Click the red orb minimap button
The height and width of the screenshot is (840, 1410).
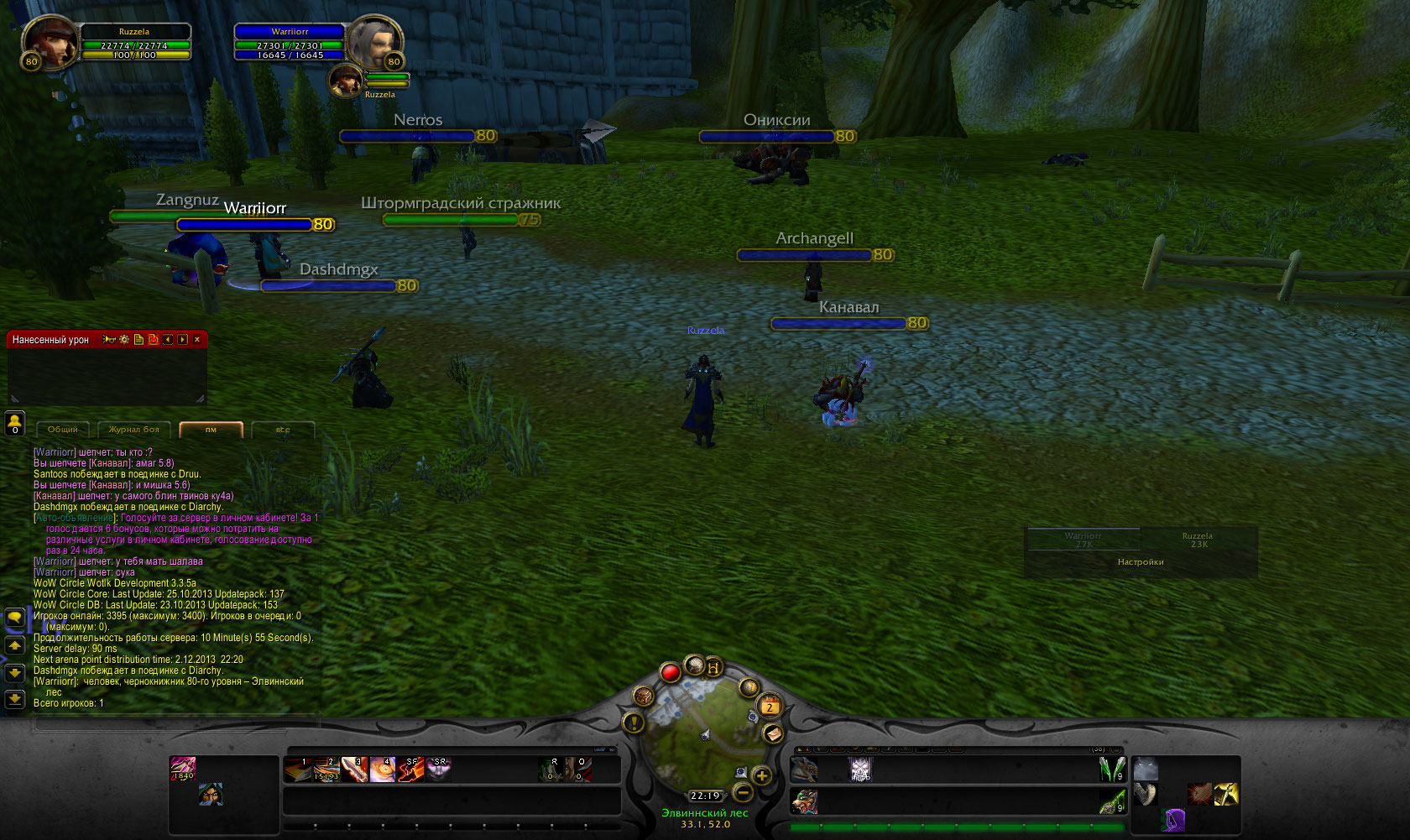click(670, 672)
